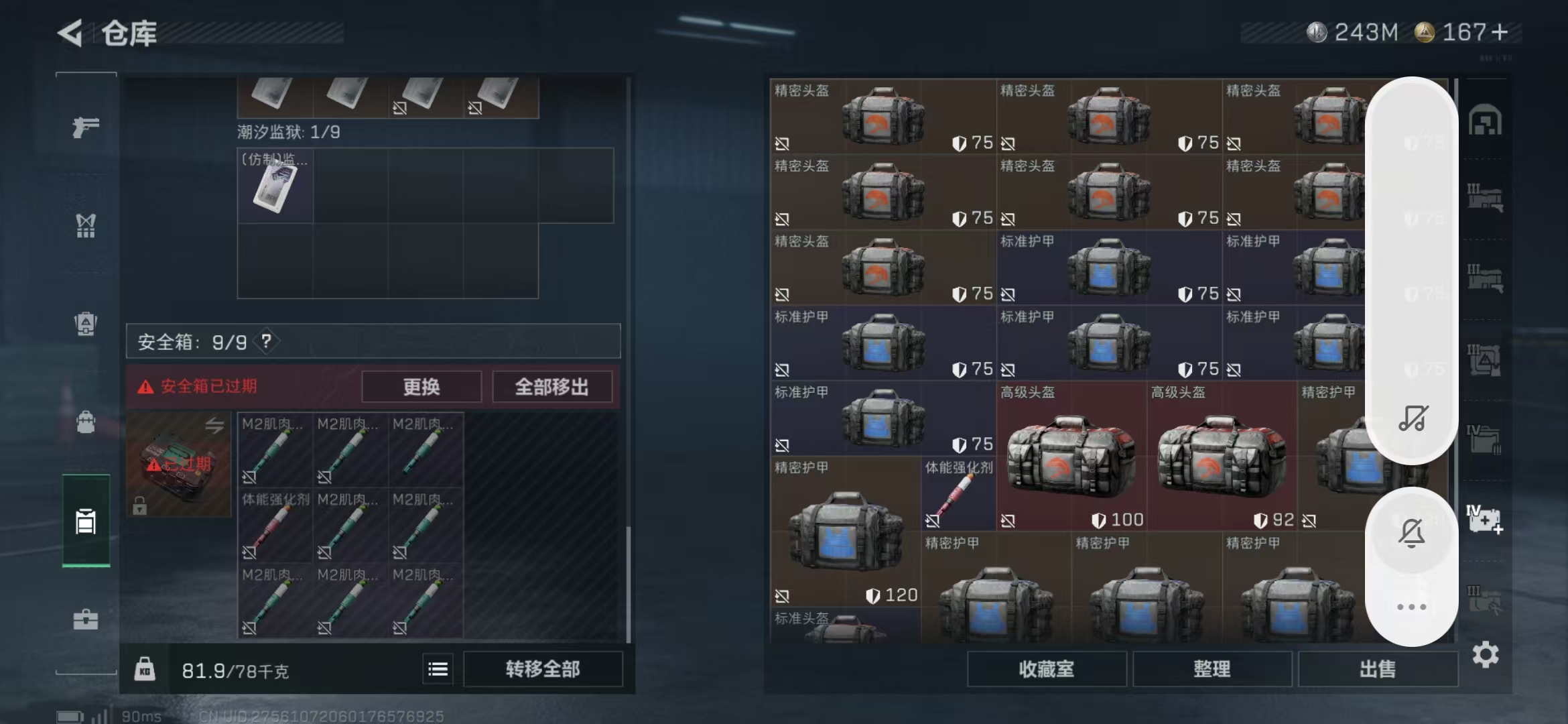This screenshot has width=1568, height=724.
Task: Click the 转移全部 button
Action: point(543,669)
